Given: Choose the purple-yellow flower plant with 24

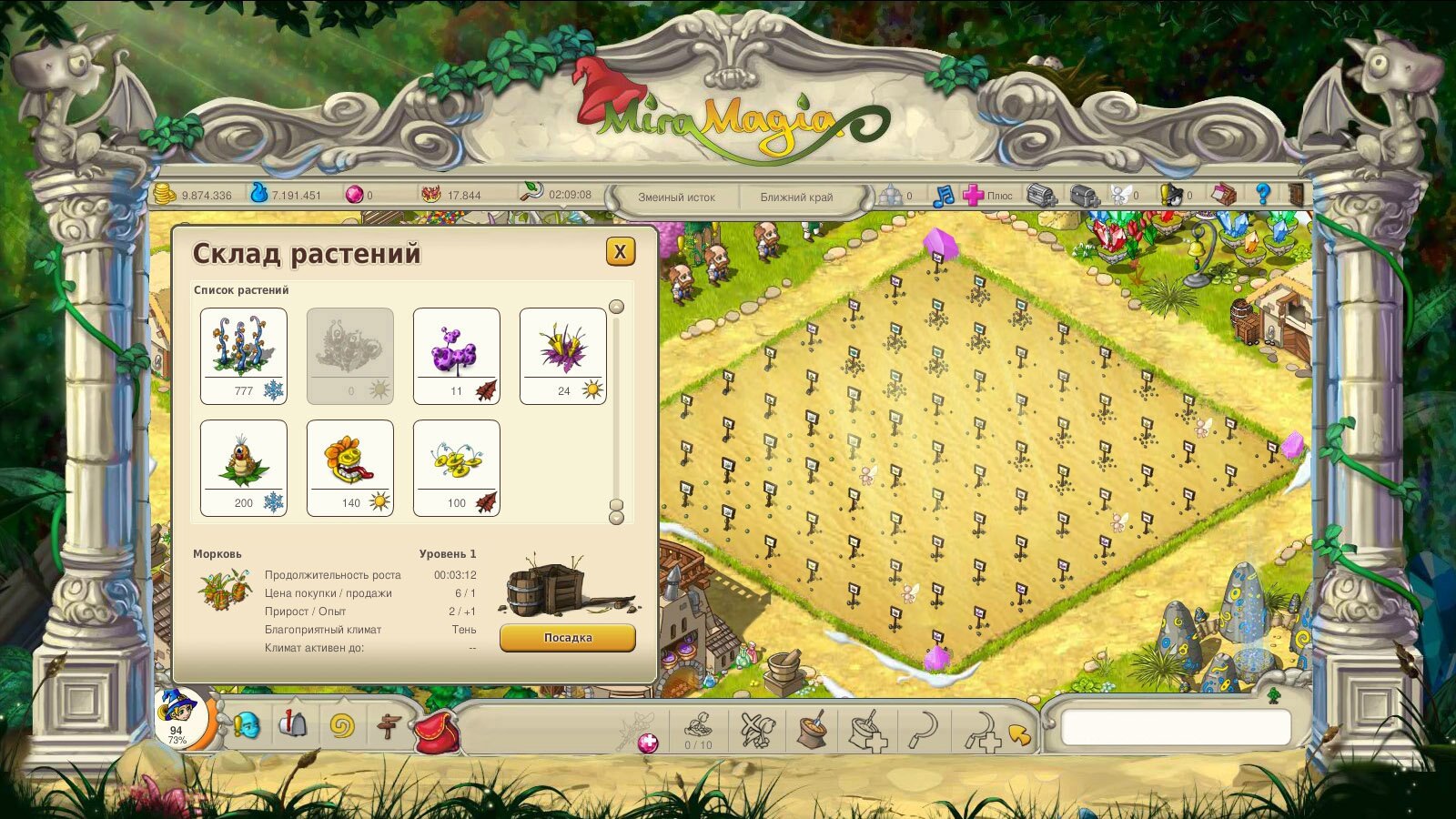Looking at the screenshot, I should (562, 355).
